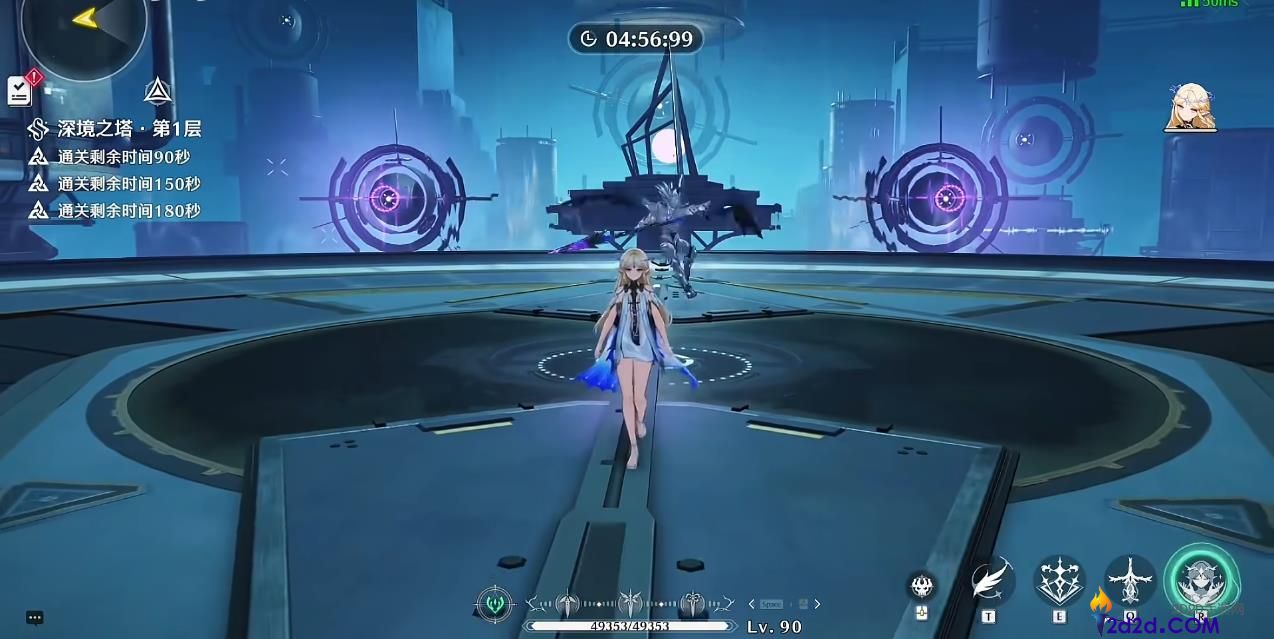Viewport: 1274px width, 639px height.
Task: Use the feather wing skill
Action: click(990, 582)
